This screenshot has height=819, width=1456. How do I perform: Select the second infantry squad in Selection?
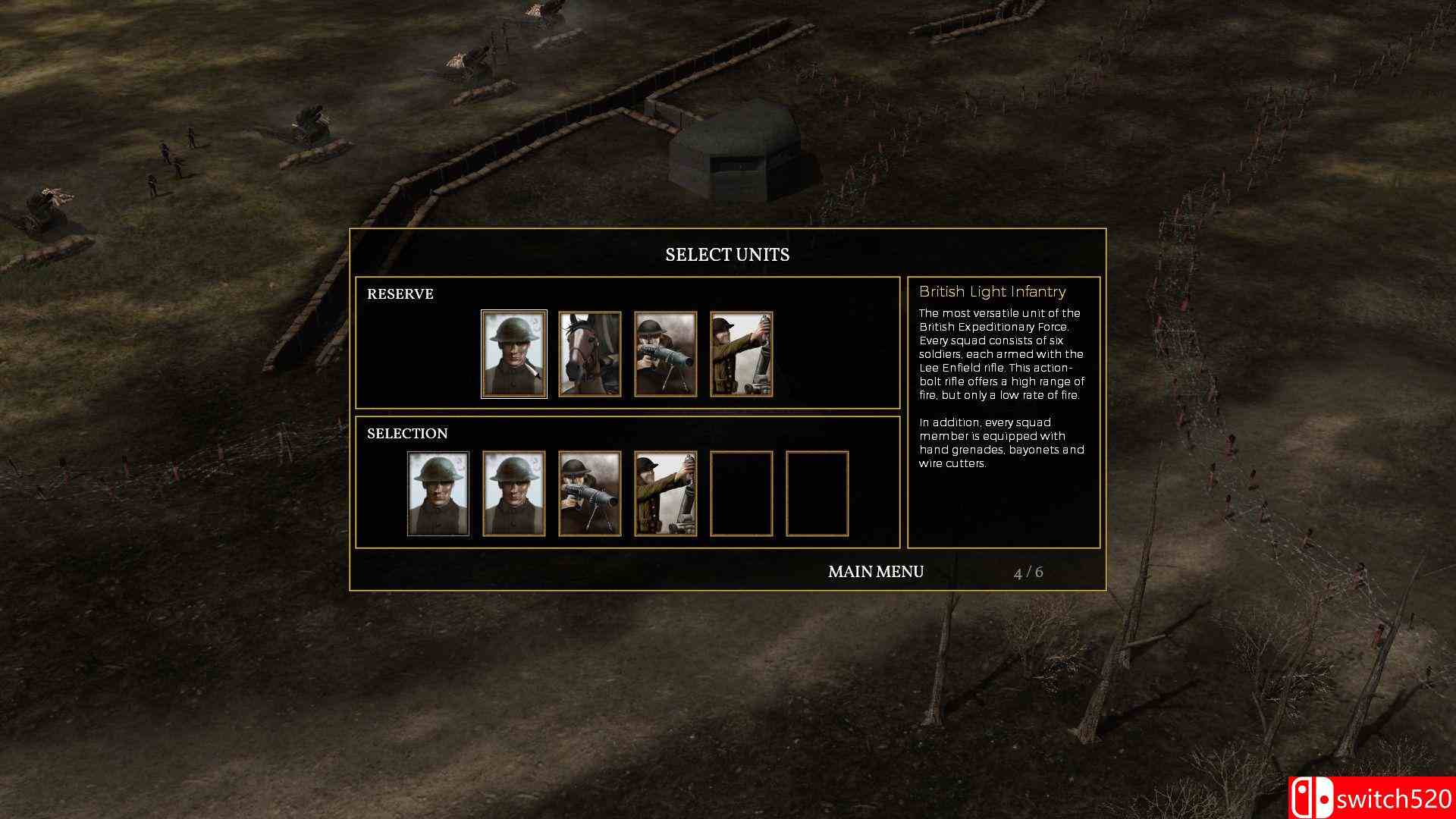514,493
